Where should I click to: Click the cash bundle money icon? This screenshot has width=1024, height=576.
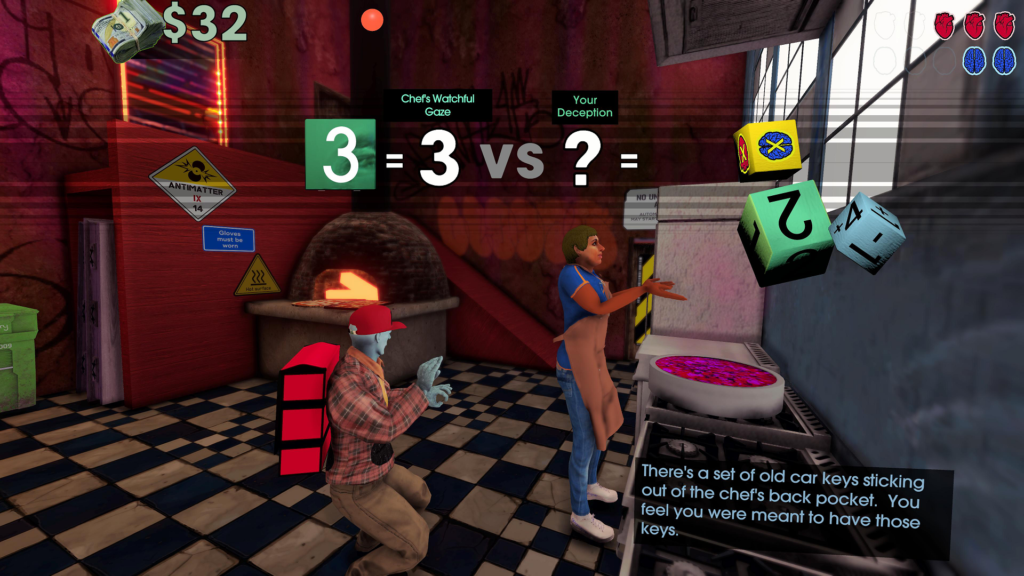127,30
